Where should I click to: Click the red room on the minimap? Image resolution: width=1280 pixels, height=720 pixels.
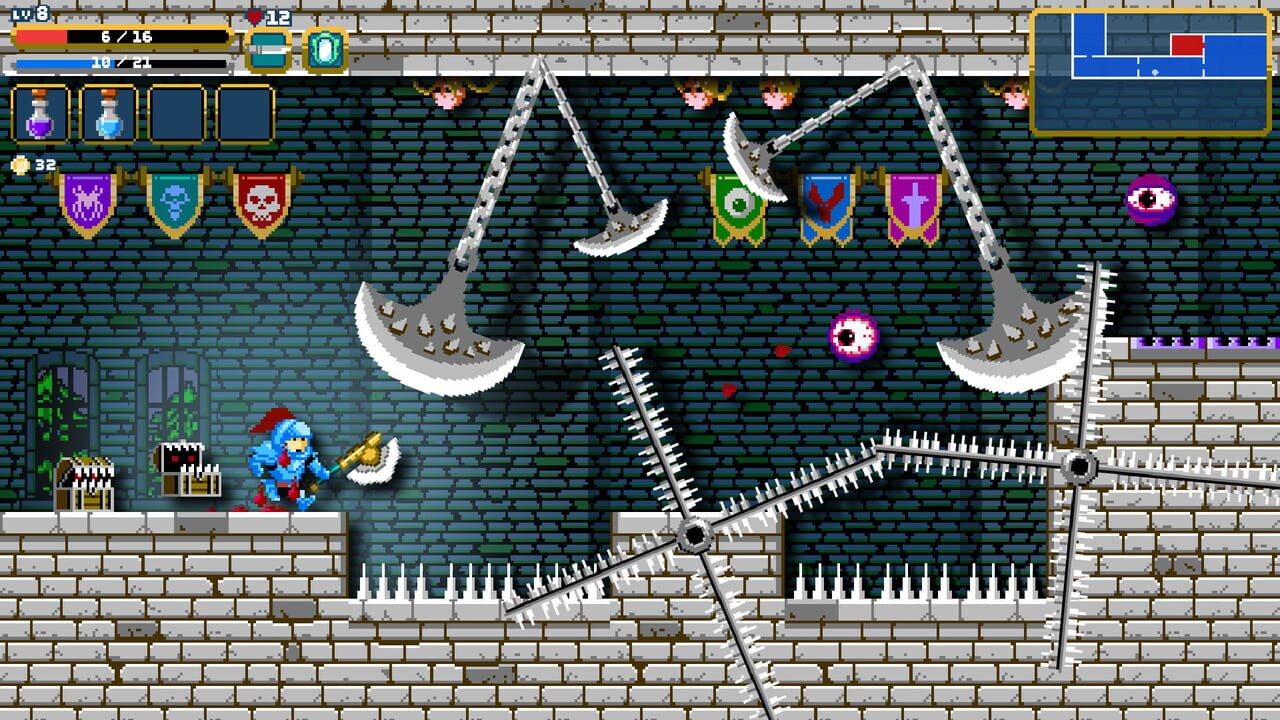1187,45
